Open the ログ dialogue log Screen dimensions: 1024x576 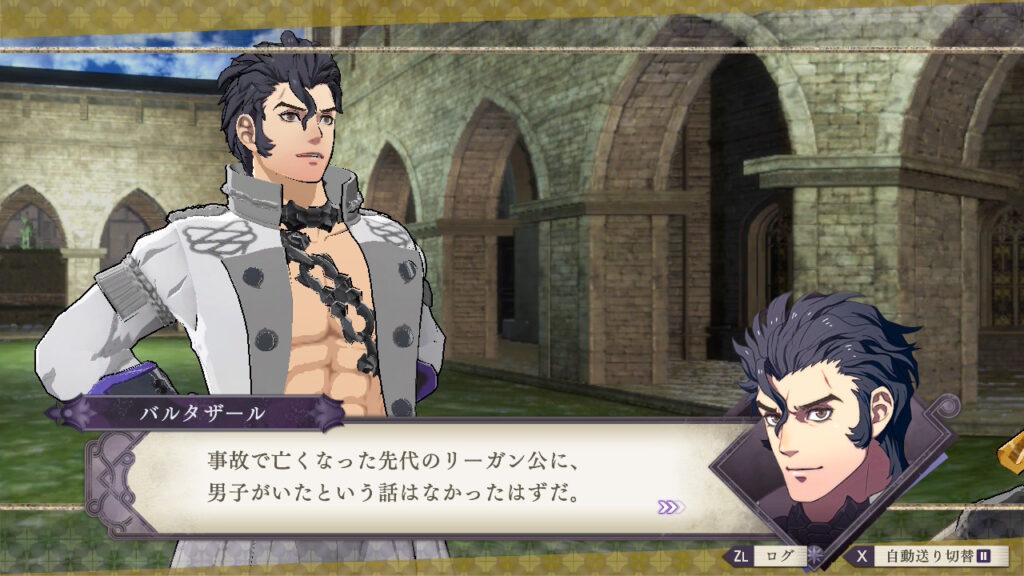(x=767, y=556)
